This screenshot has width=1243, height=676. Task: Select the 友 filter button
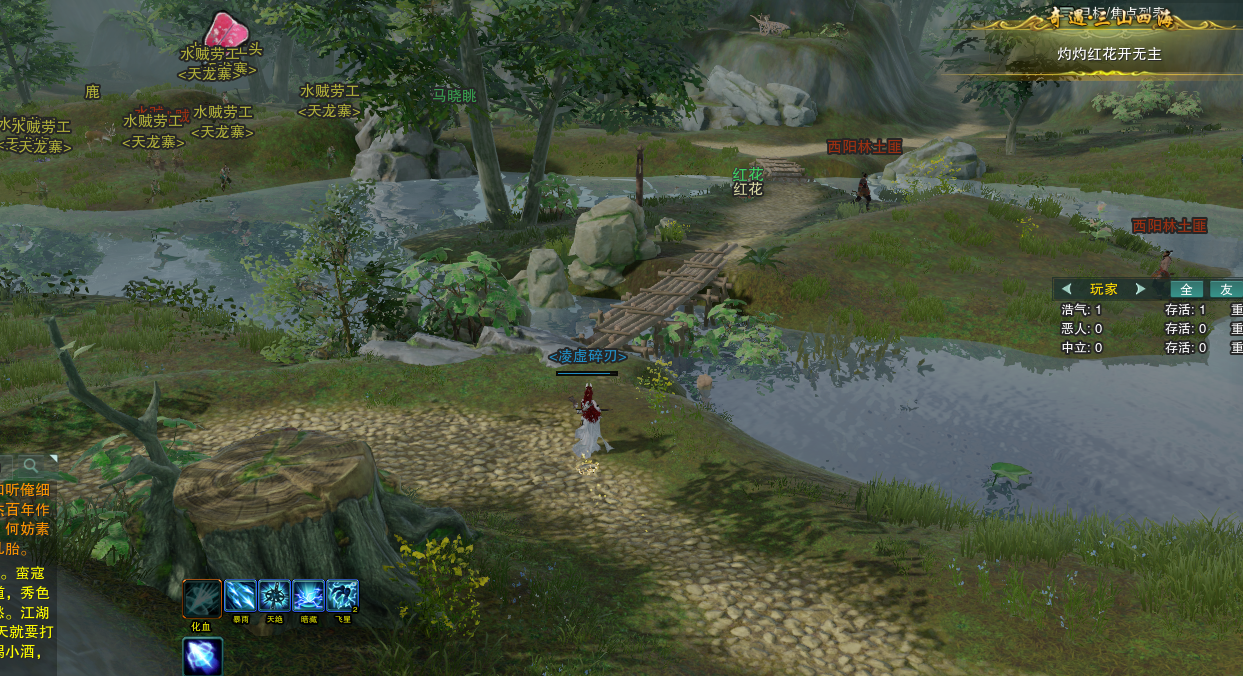1226,289
